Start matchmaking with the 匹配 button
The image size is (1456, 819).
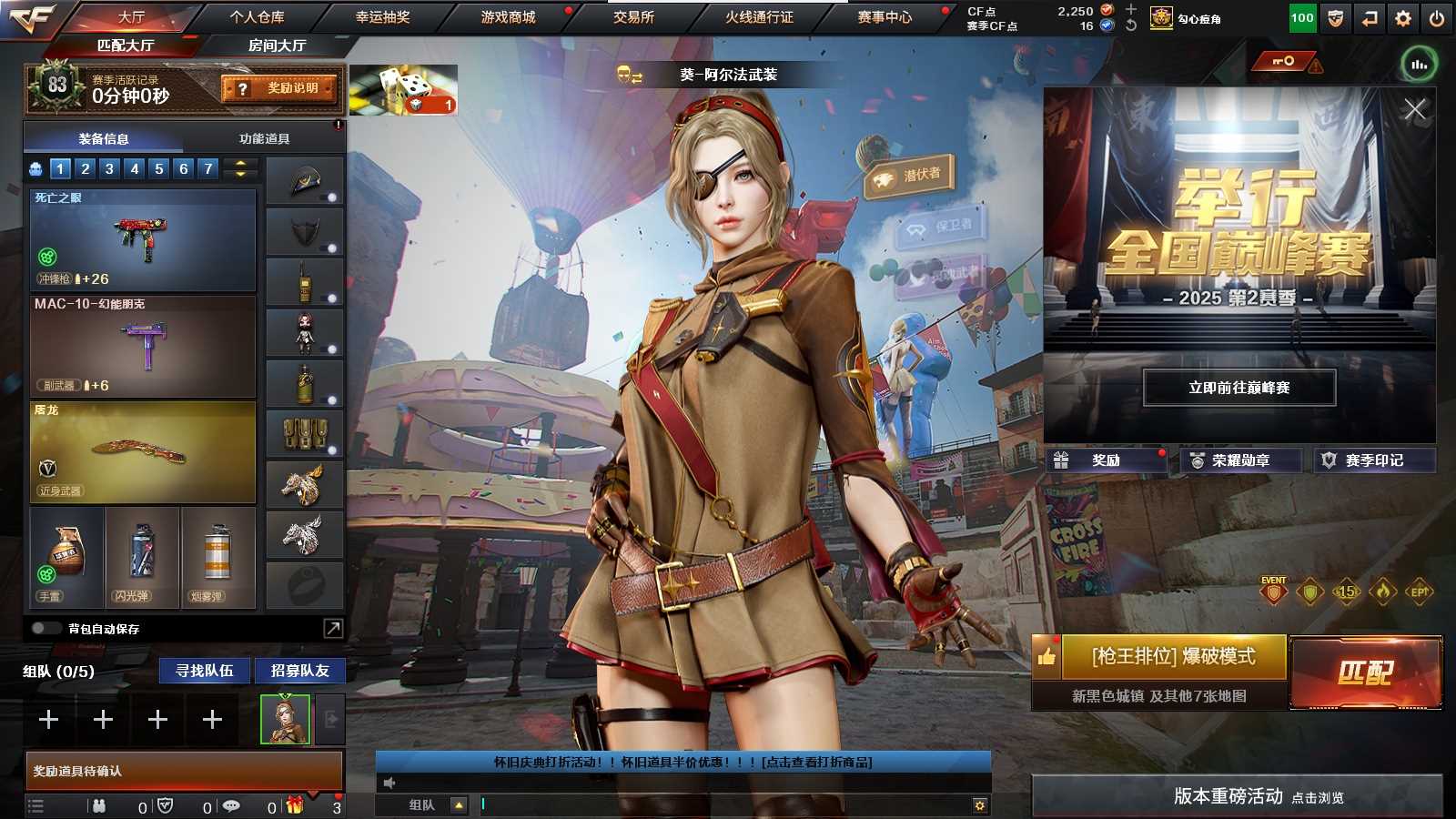coord(1365,672)
